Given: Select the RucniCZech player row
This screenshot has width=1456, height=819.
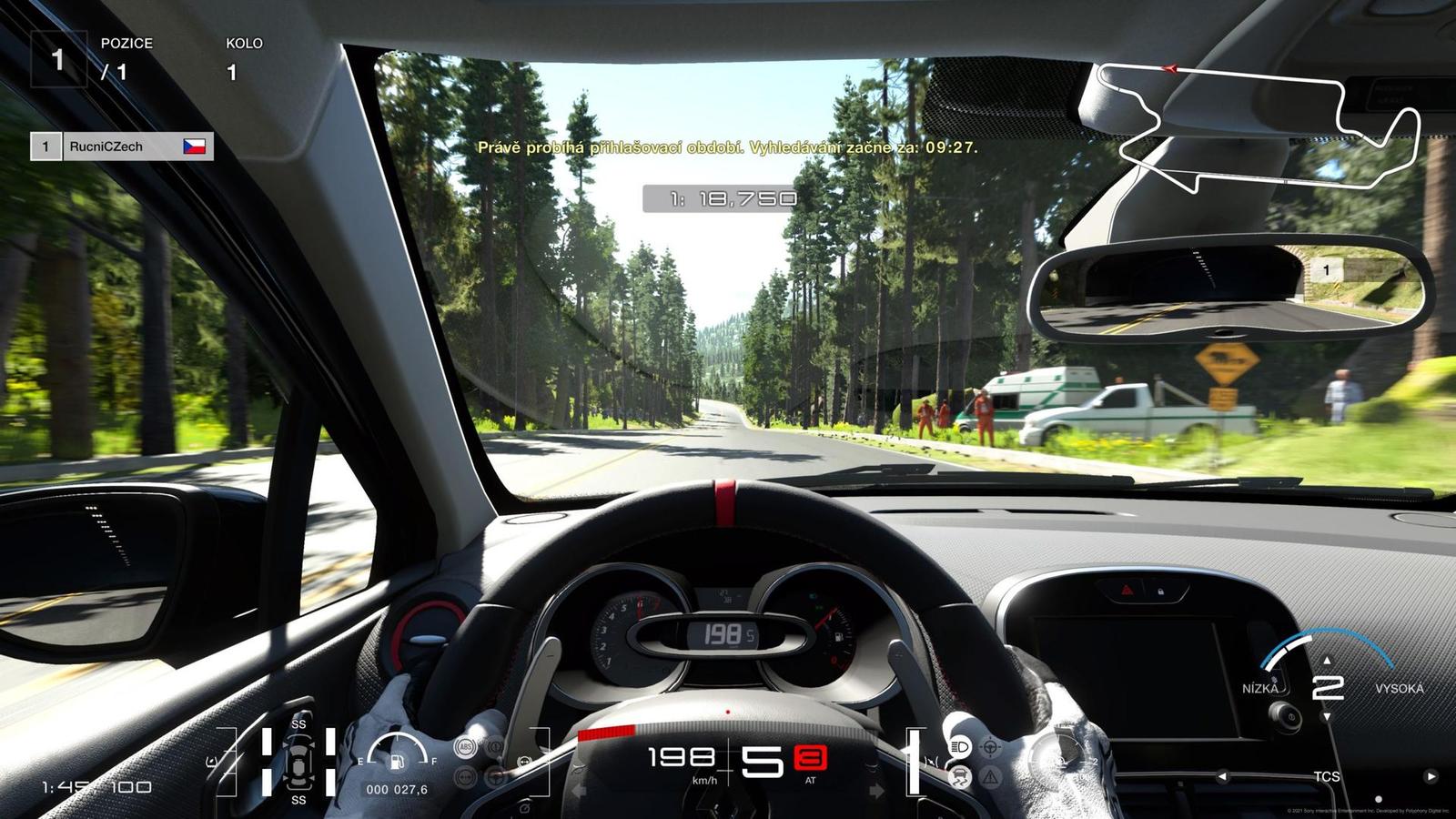Looking at the screenshot, I should pos(122,147).
